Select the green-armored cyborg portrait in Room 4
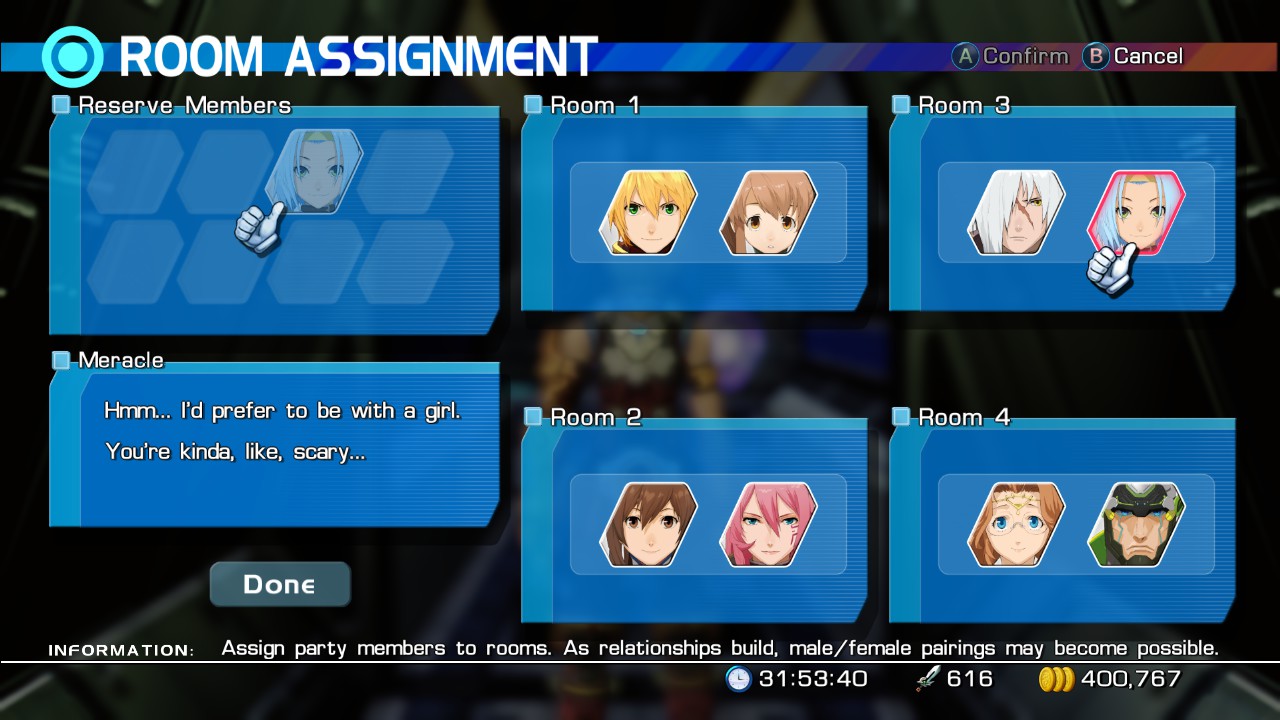1280x720 pixels. [1136, 524]
